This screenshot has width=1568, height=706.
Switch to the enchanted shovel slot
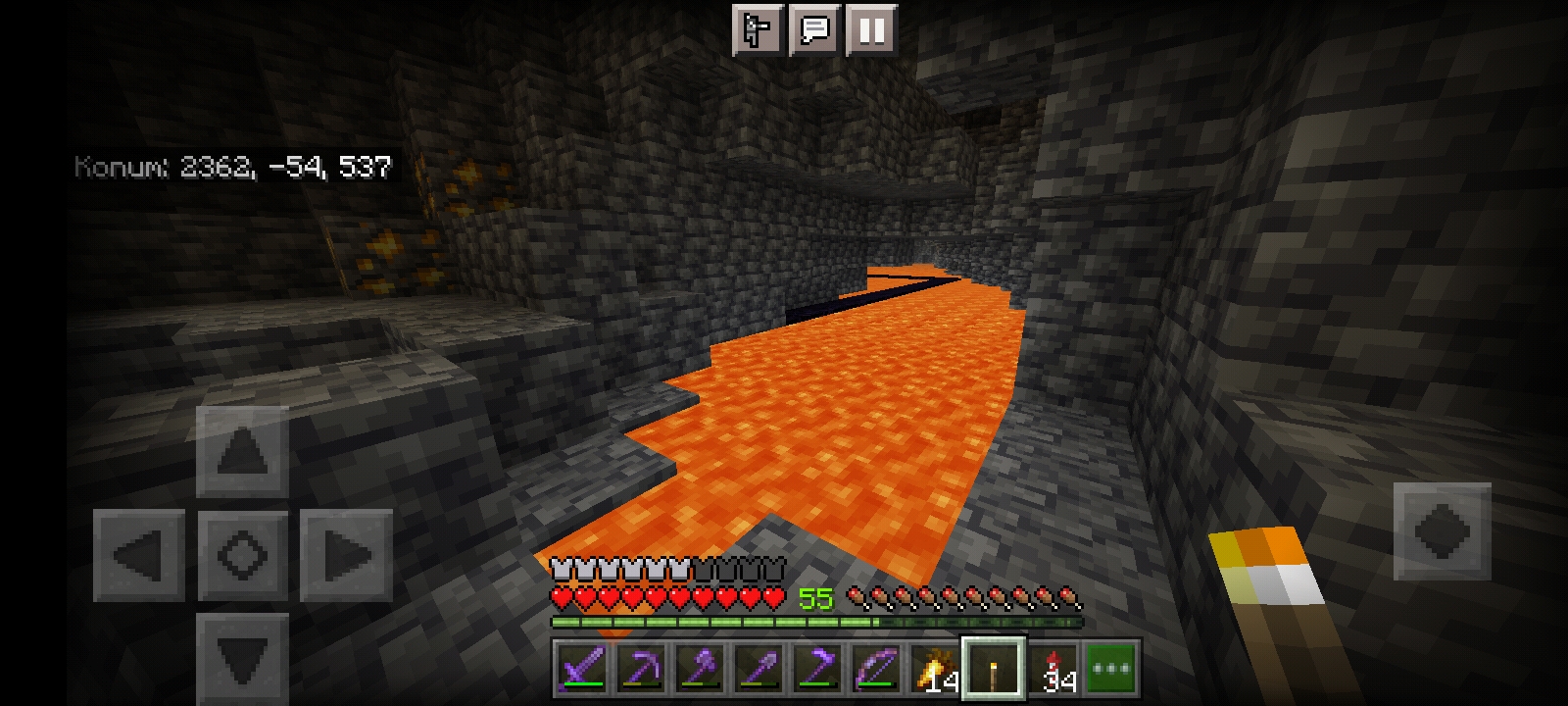point(759,669)
